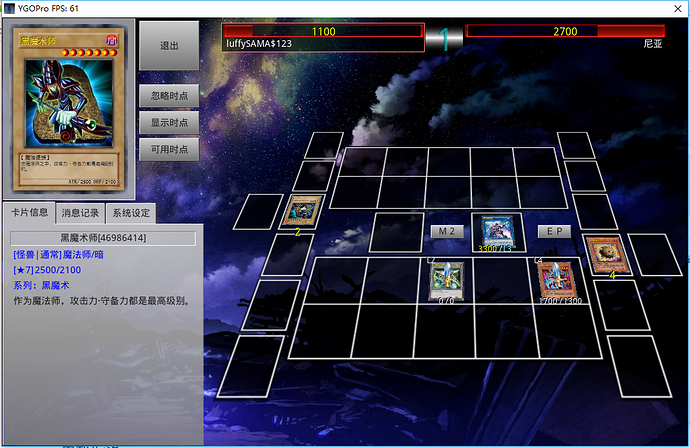Toggle the 忽略时点 button
The height and width of the screenshot is (448, 690).
click(169, 97)
